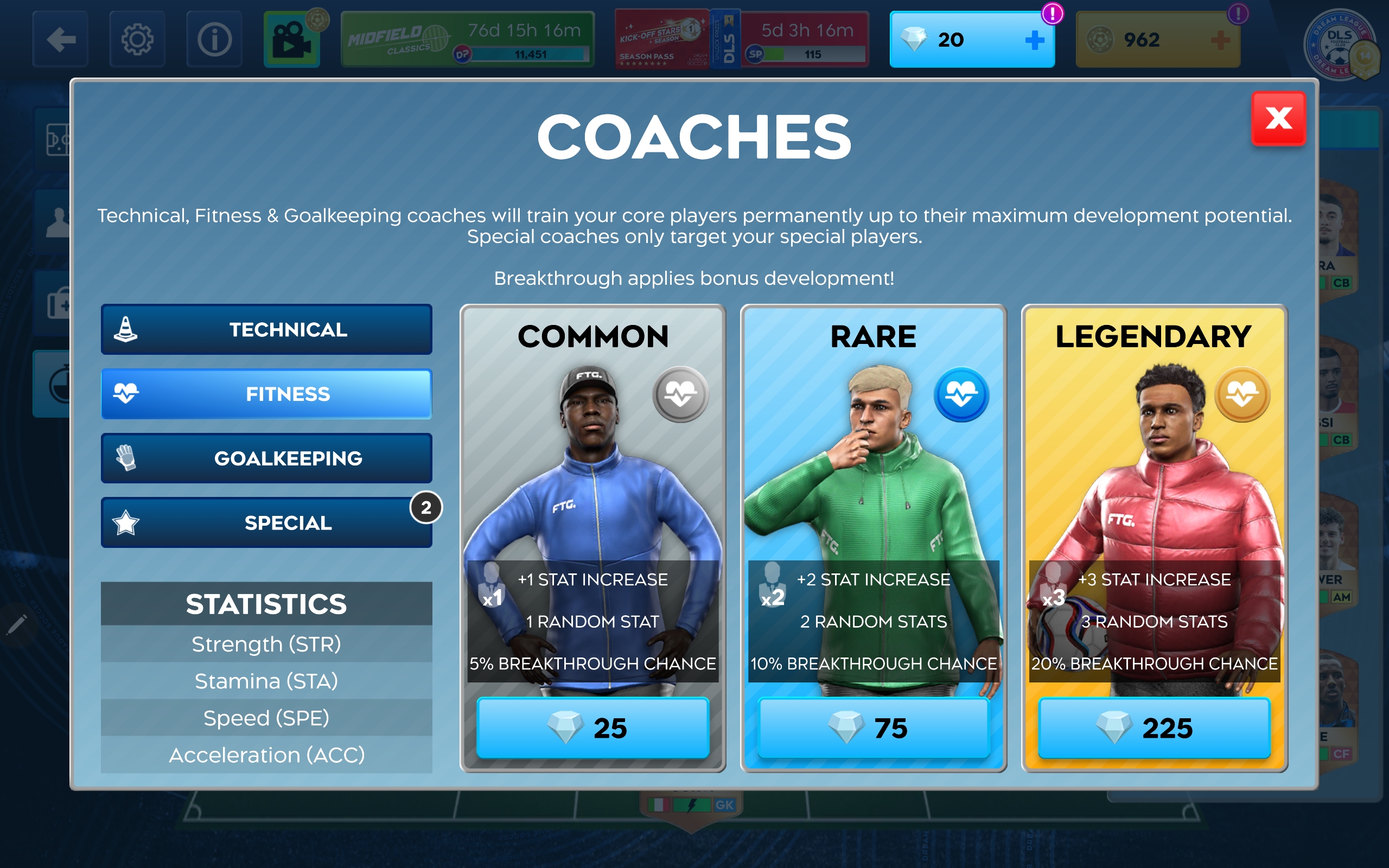
Task: Add more coins with the plus
Action: coord(1220,40)
